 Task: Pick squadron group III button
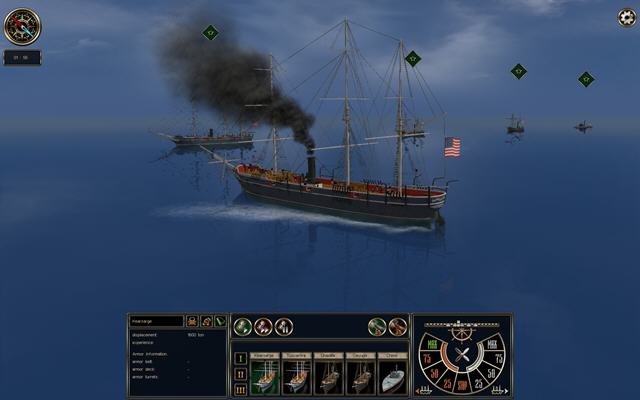click(x=240, y=388)
